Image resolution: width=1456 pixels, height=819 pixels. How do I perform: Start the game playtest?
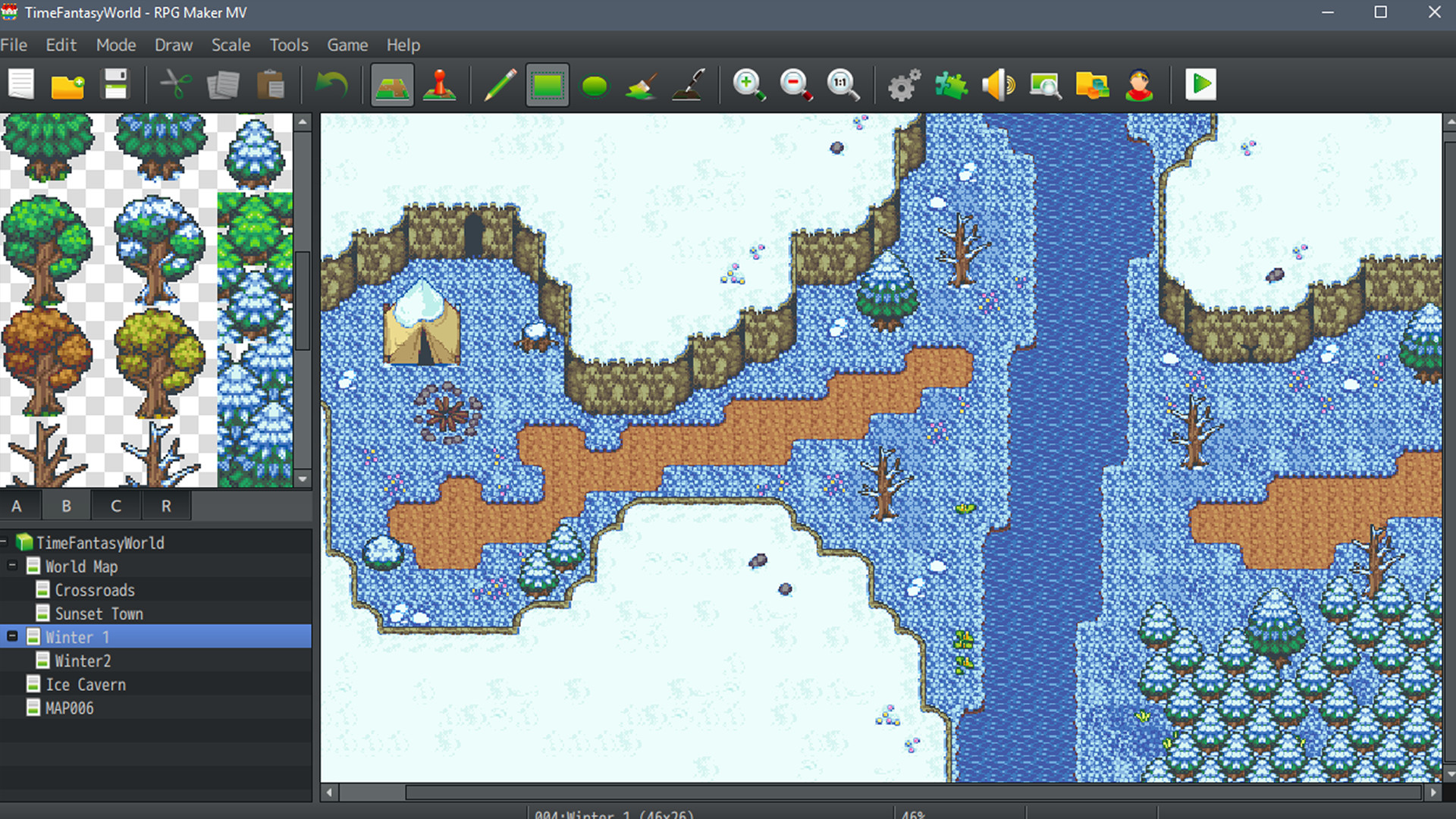[1200, 85]
